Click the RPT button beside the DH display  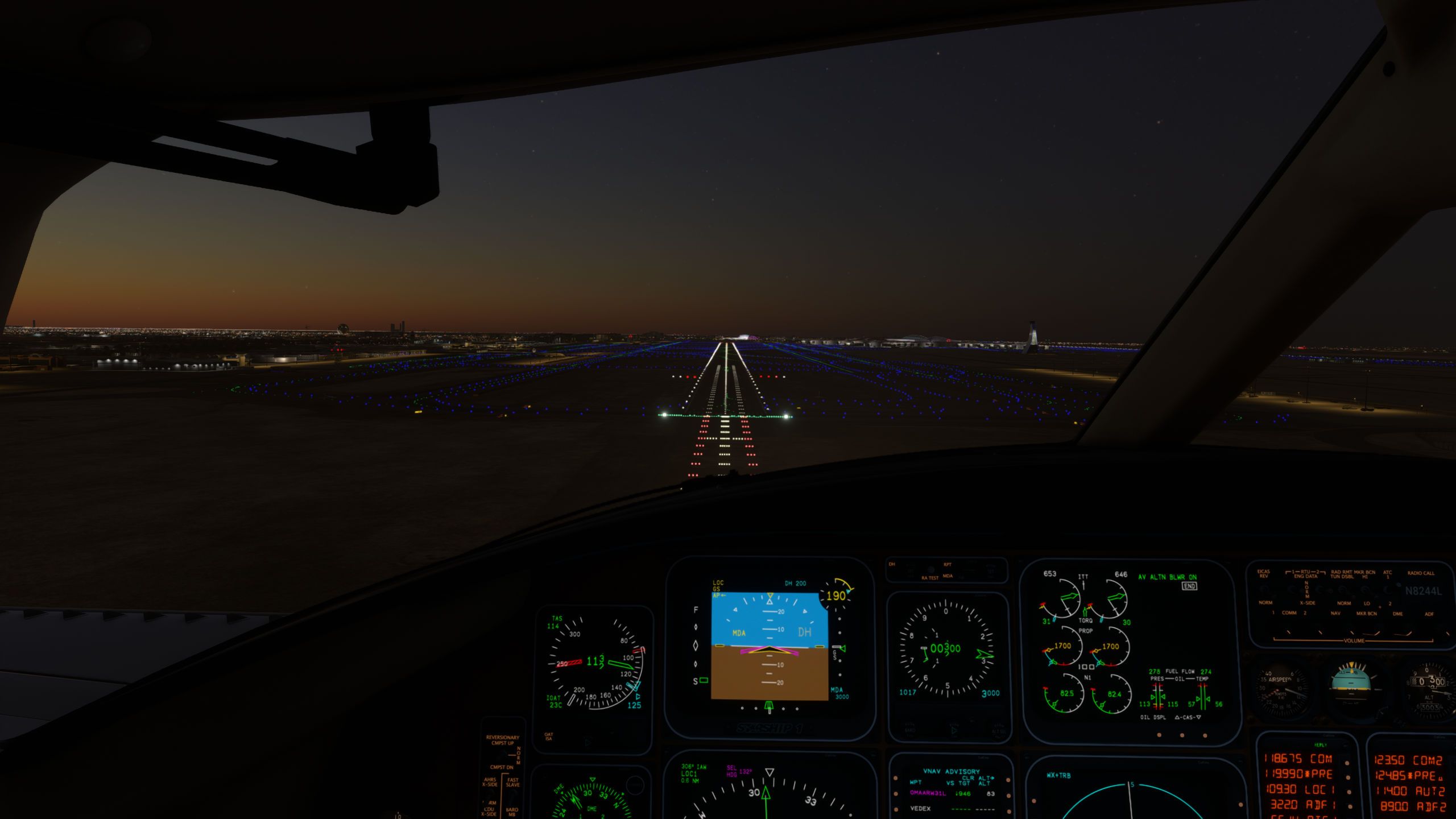pos(949,565)
